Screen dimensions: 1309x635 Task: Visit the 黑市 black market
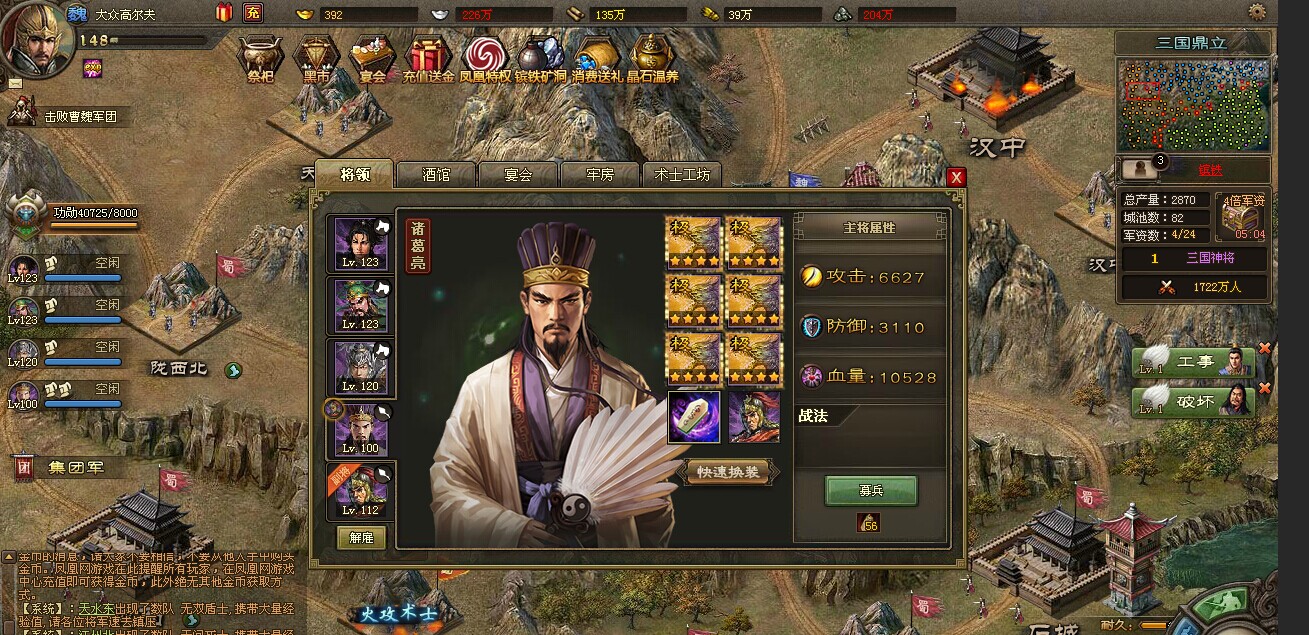316,58
